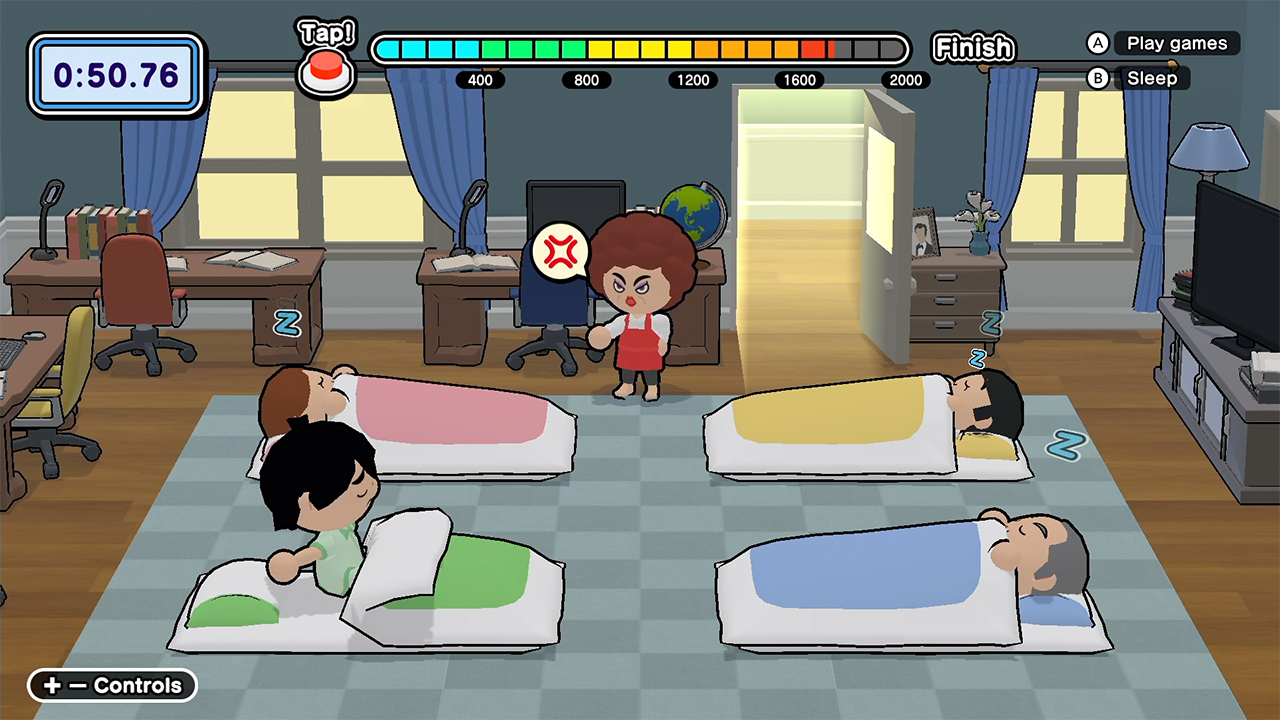Select the Play games option
The height and width of the screenshot is (720, 1280).
point(1180,43)
